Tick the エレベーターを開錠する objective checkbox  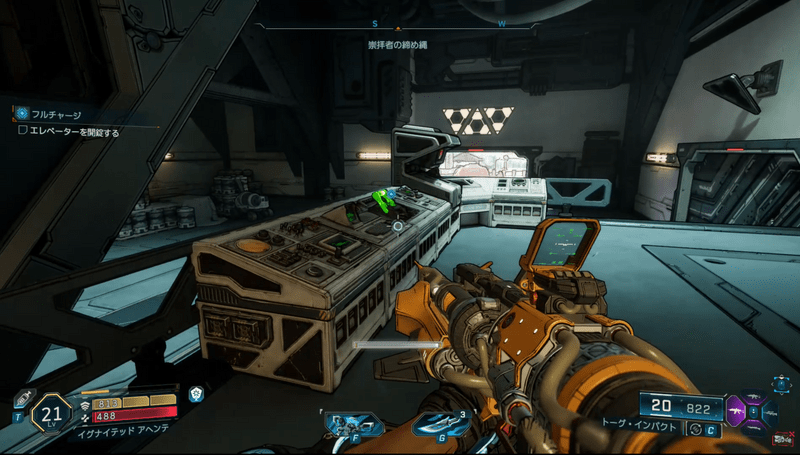(23, 131)
